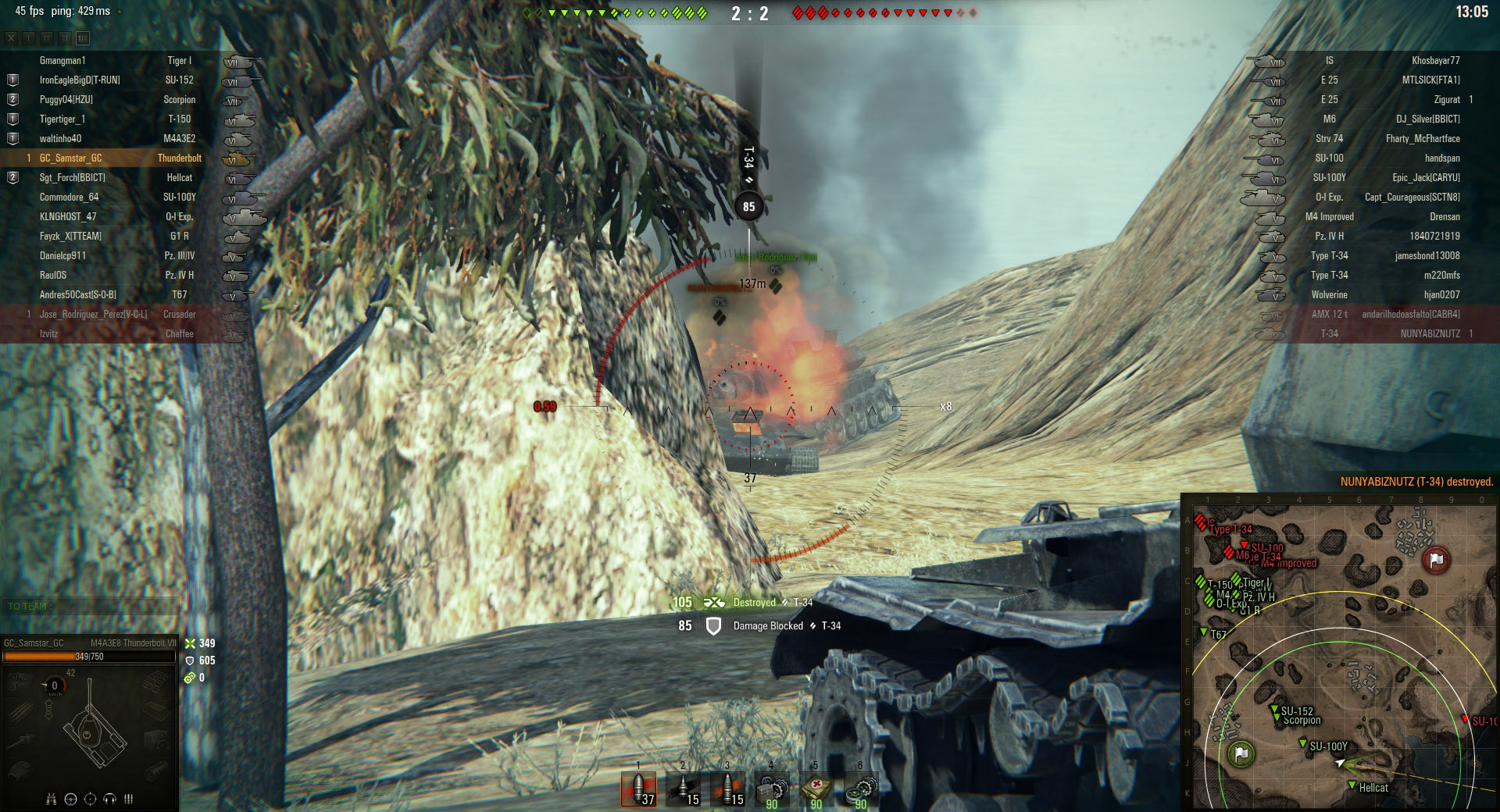Switch to the HE shell in slot 3

point(727,789)
